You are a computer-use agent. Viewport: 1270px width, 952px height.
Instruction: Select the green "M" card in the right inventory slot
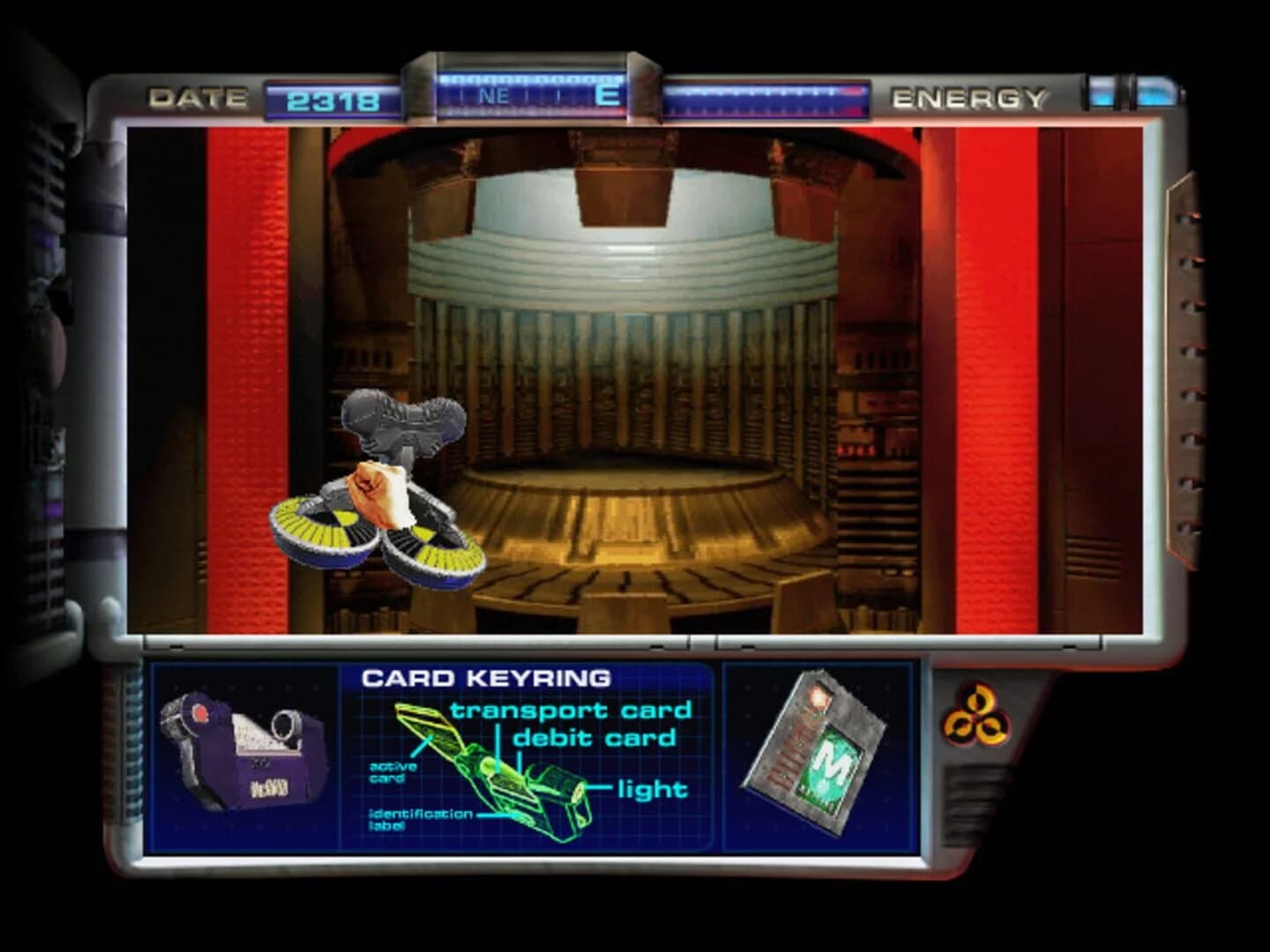820,758
